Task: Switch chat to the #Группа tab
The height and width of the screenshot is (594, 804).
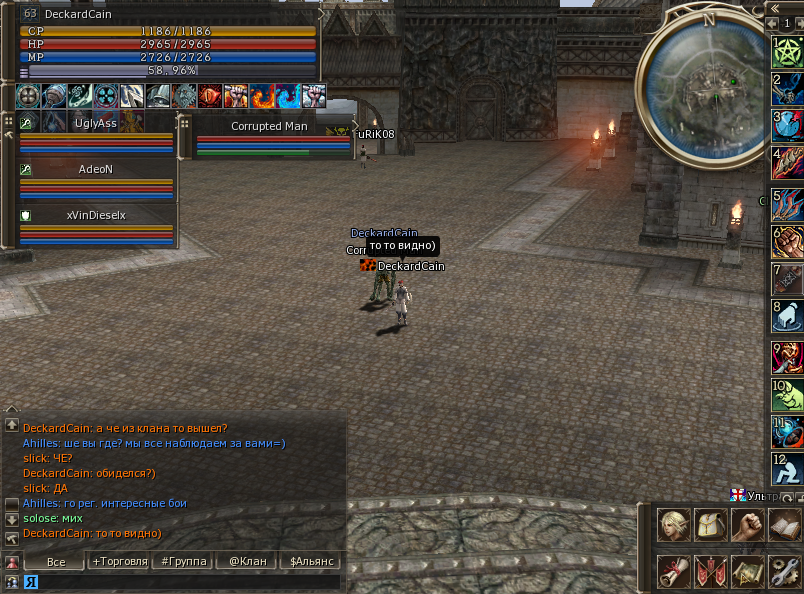Action: [184, 562]
